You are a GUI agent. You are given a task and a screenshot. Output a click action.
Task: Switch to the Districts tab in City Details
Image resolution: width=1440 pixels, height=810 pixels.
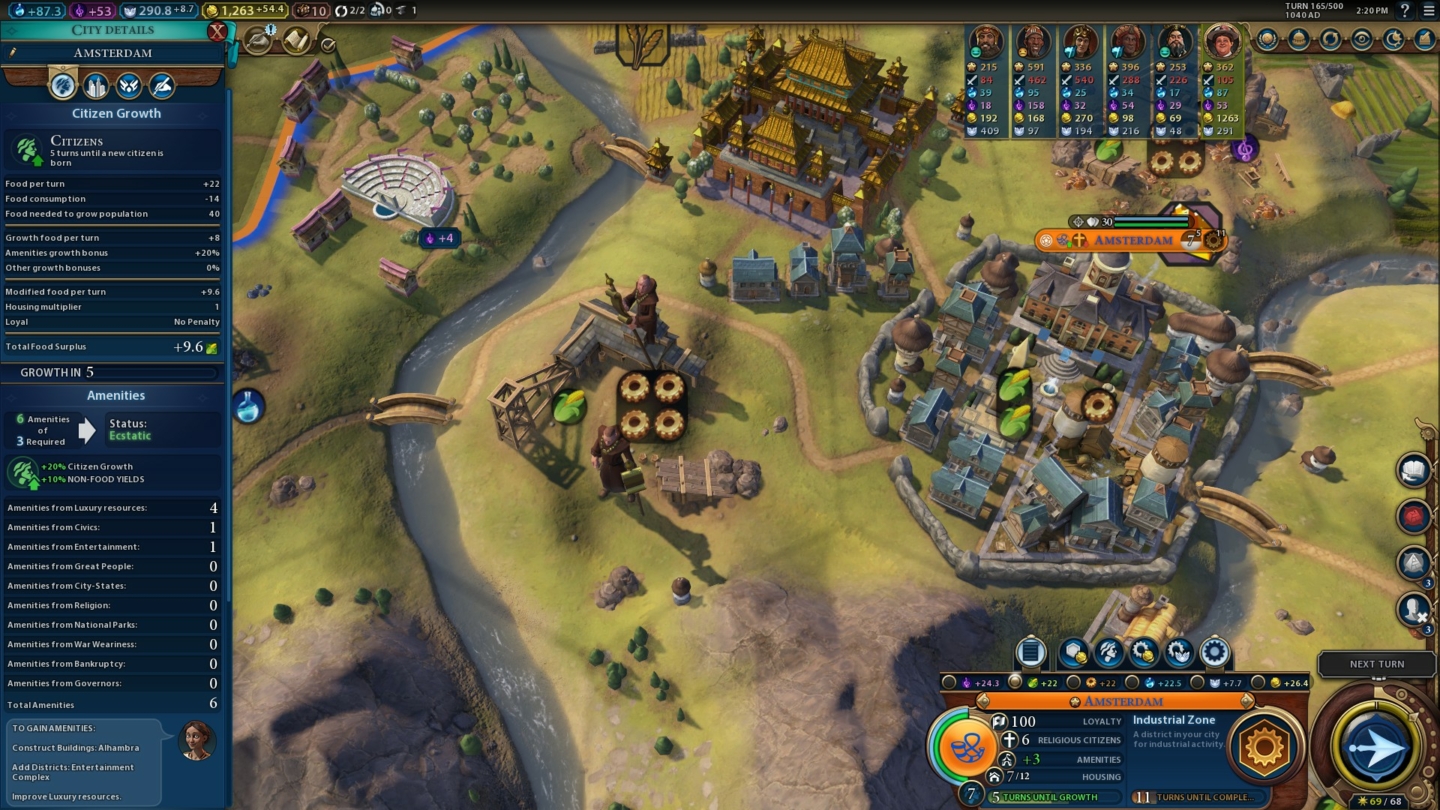point(96,87)
